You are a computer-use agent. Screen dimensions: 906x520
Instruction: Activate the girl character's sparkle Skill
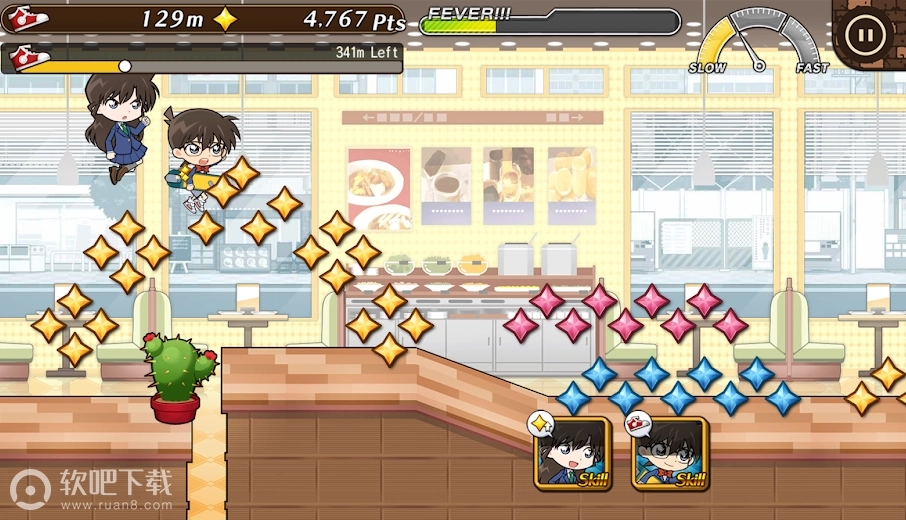click(x=573, y=453)
